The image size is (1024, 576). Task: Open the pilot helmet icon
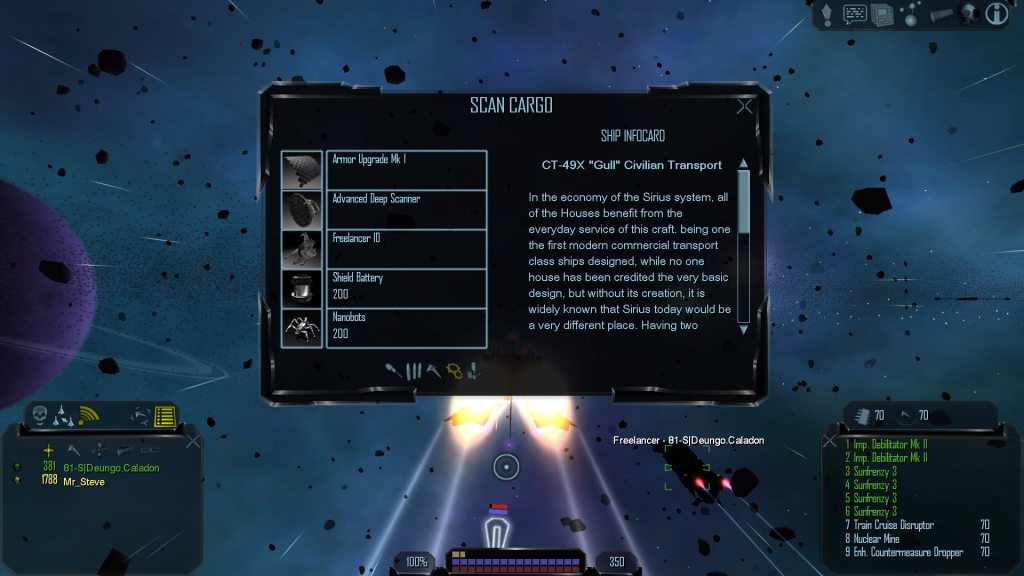(x=967, y=13)
